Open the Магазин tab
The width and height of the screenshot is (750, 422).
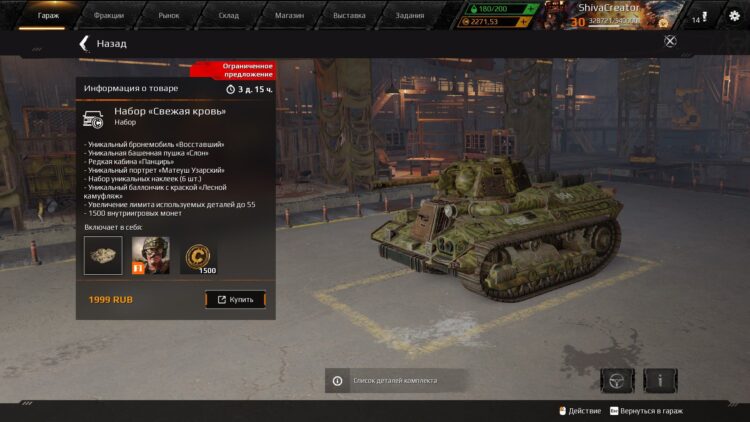(x=289, y=15)
